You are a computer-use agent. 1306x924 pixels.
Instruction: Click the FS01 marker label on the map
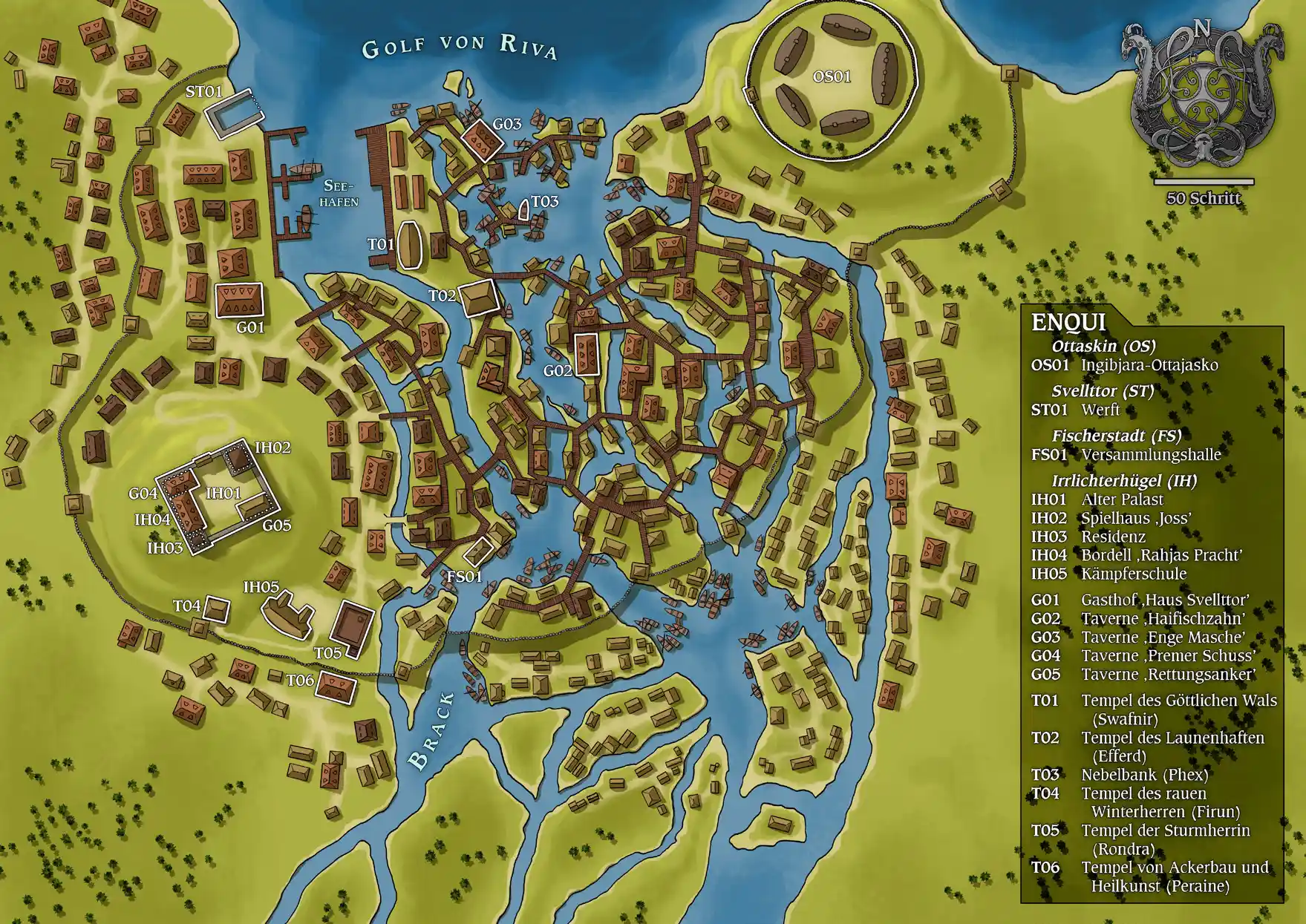coord(464,577)
